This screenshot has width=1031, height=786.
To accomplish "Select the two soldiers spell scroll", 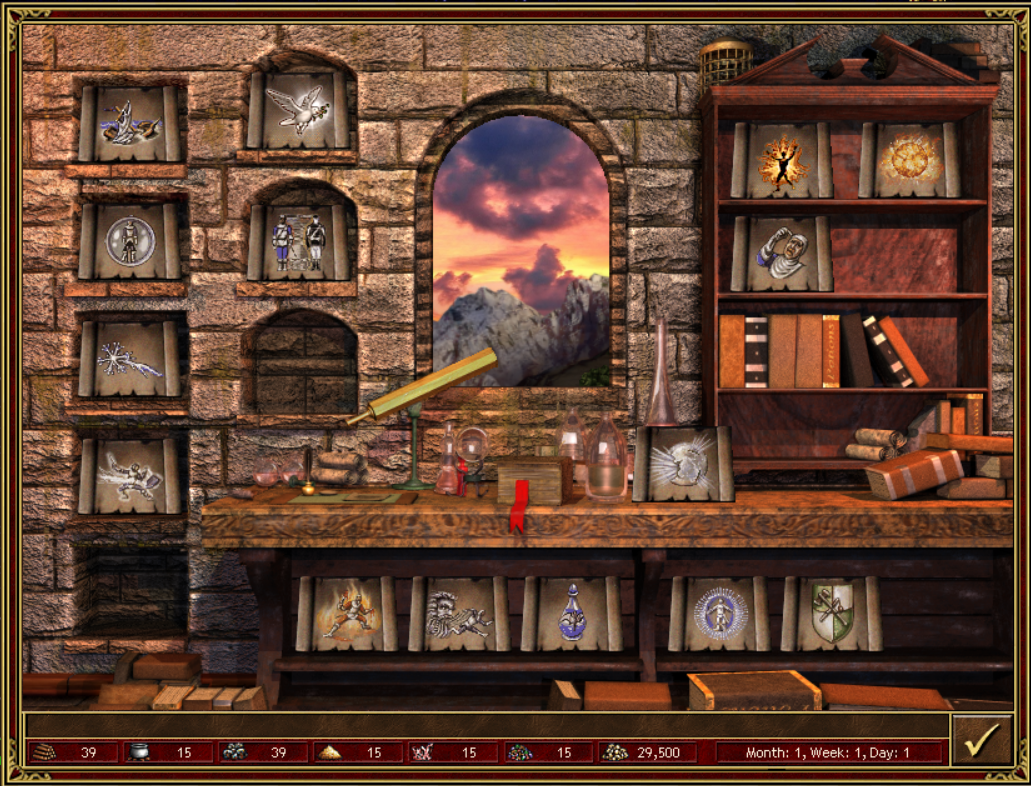I will pos(300,243).
